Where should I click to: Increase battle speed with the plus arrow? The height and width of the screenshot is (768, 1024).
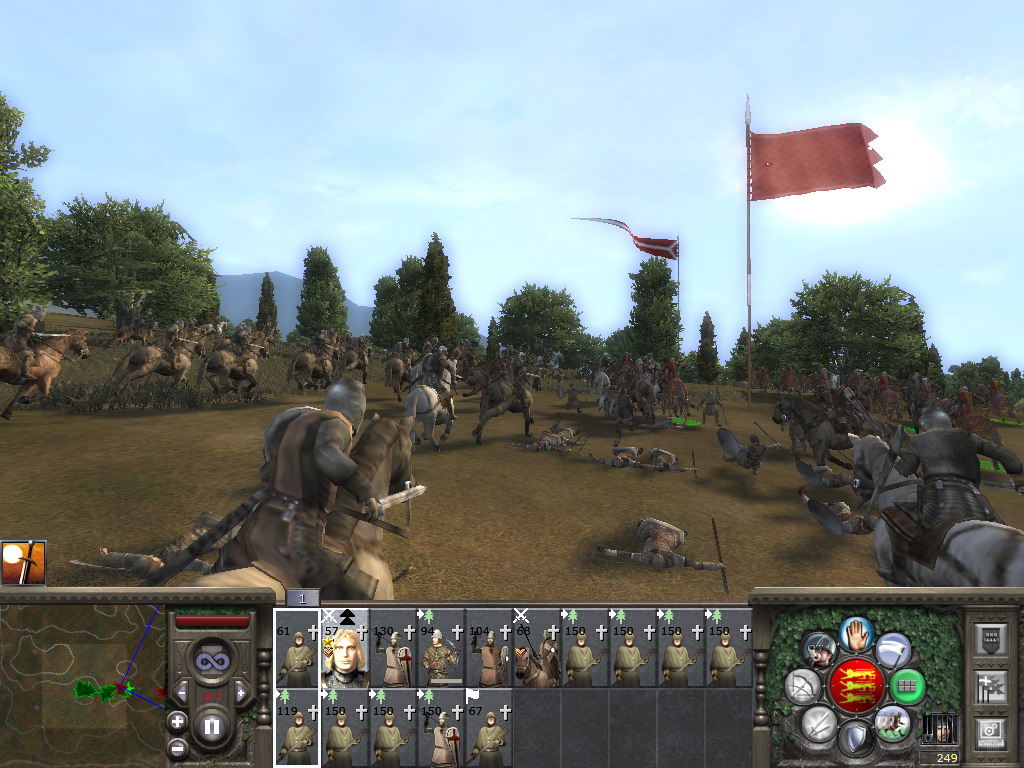point(241,692)
